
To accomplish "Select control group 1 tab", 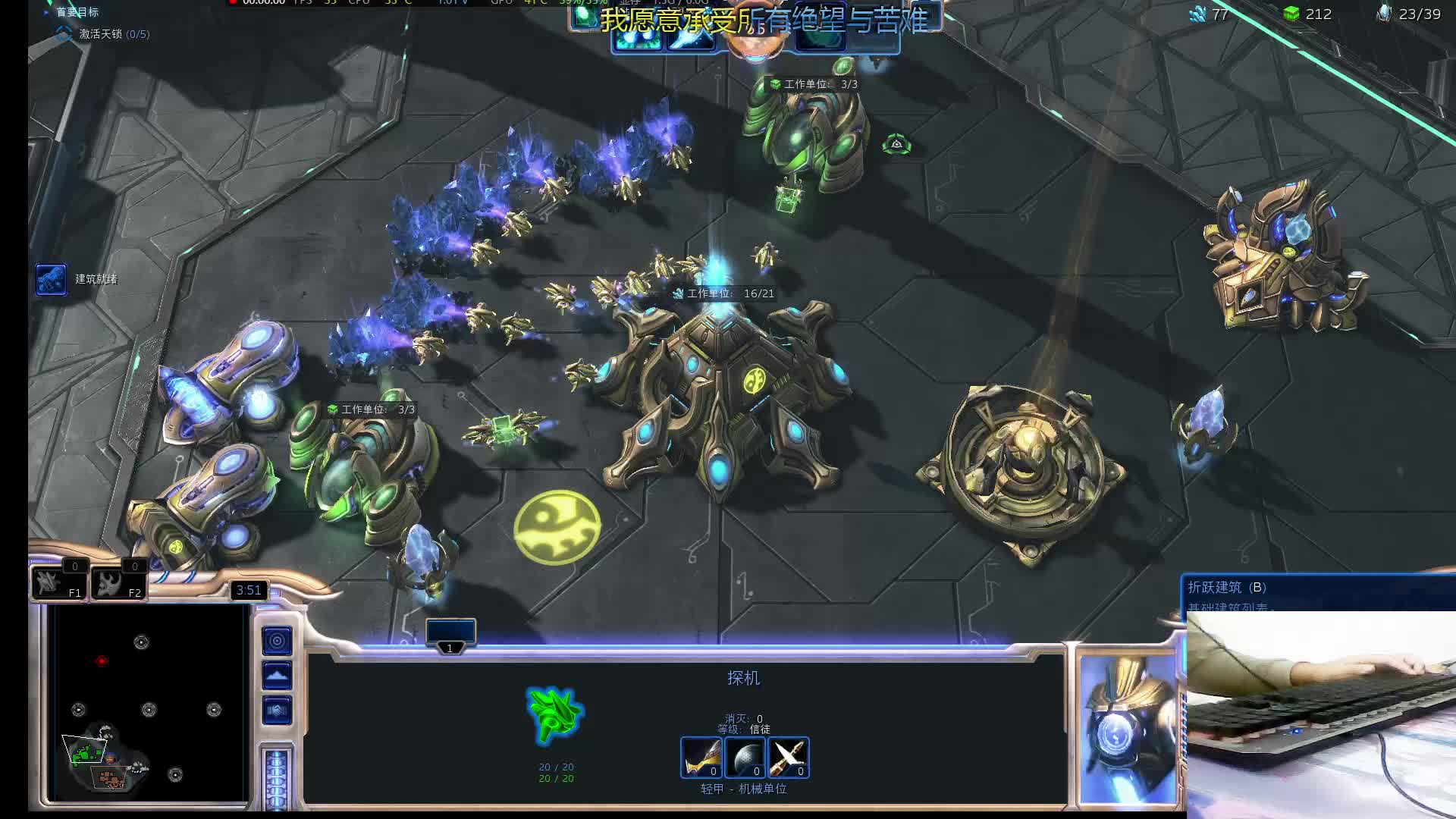I will (x=450, y=634).
